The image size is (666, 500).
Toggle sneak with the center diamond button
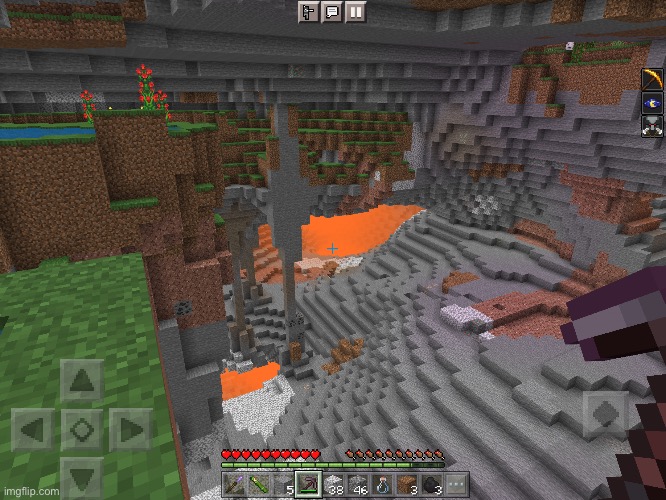click(x=82, y=430)
